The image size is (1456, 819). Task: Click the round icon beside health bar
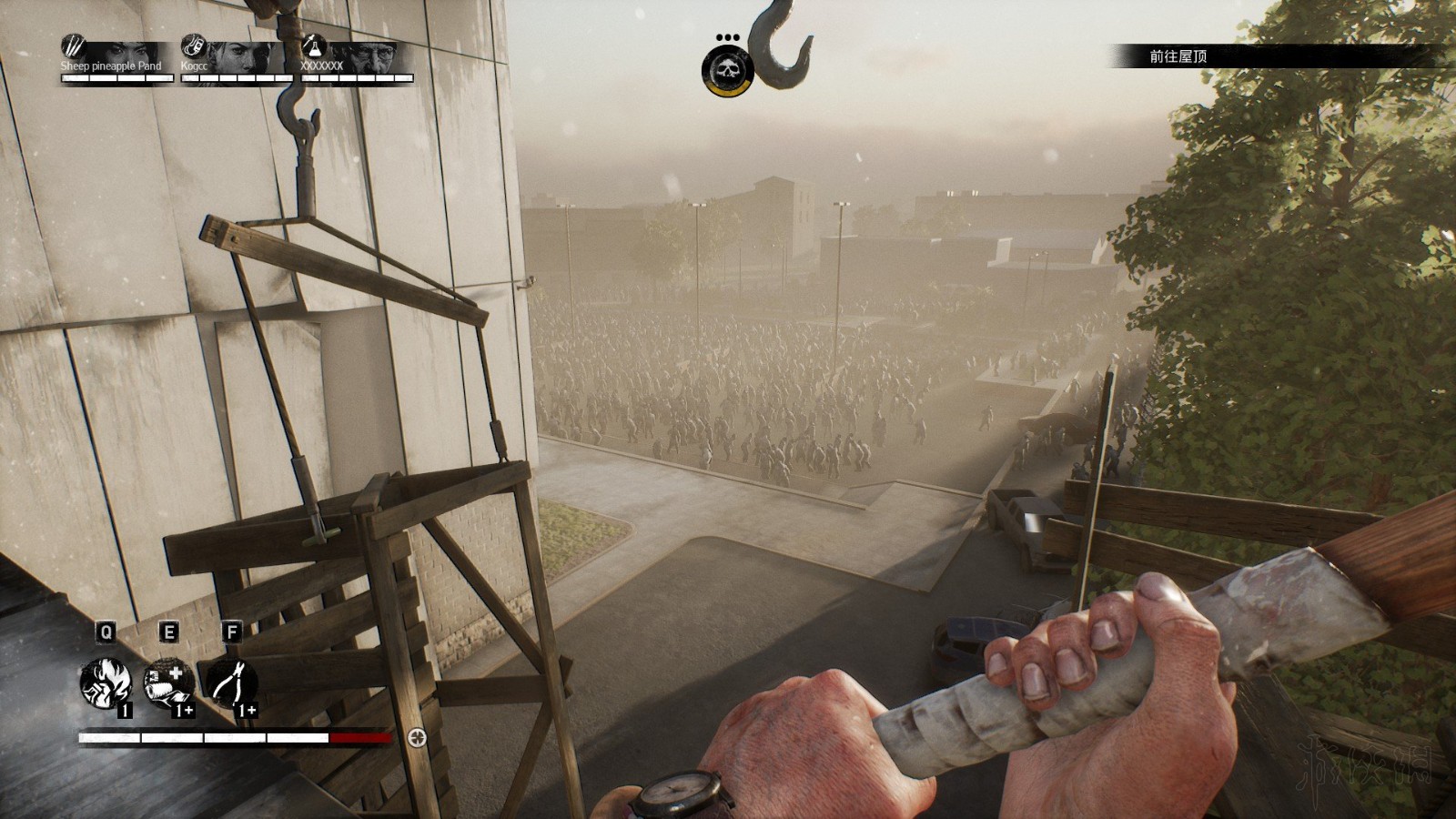pyautogui.click(x=418, y=737)
